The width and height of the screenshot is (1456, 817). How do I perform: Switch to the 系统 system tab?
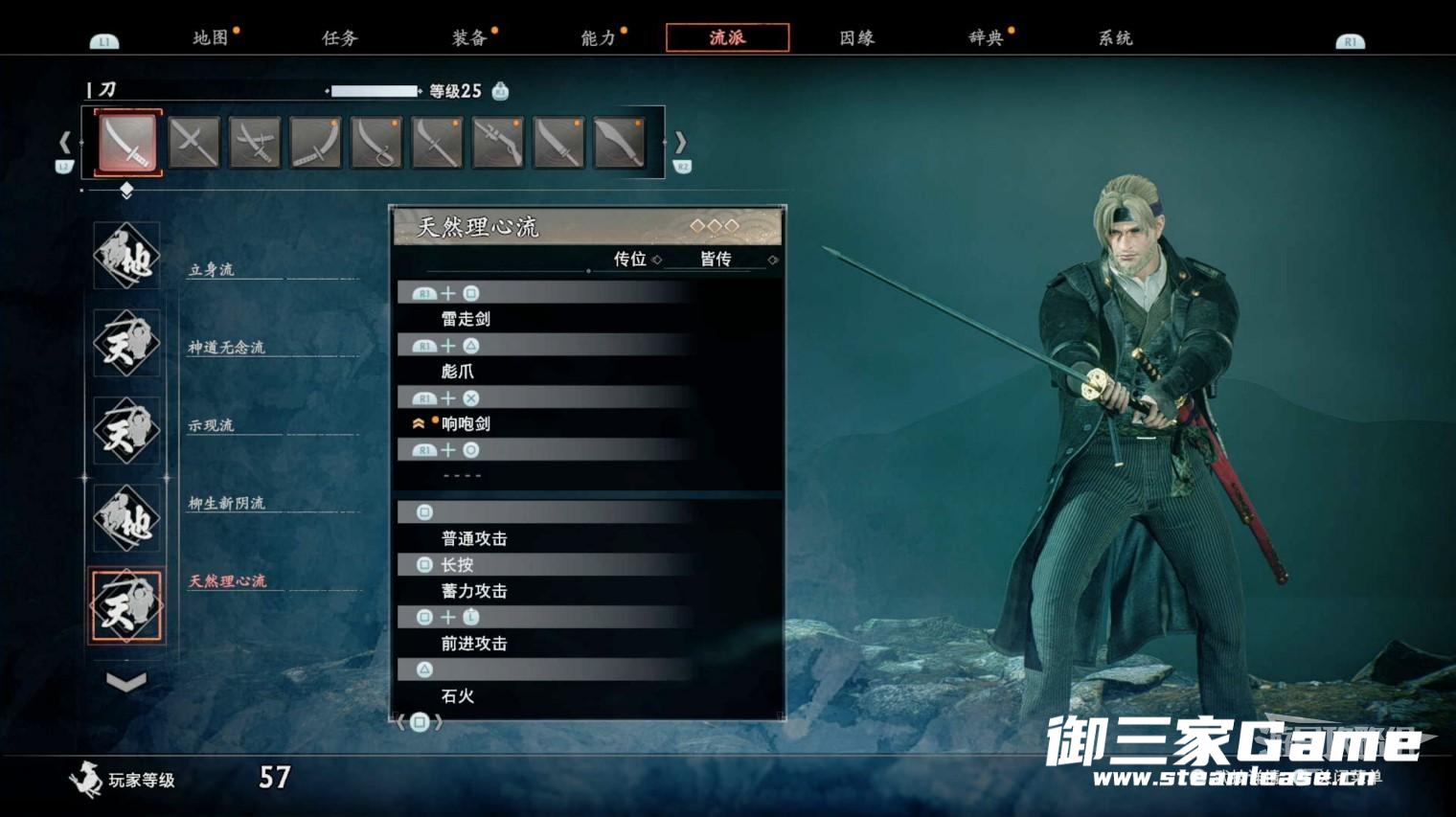click(1115, 38)
